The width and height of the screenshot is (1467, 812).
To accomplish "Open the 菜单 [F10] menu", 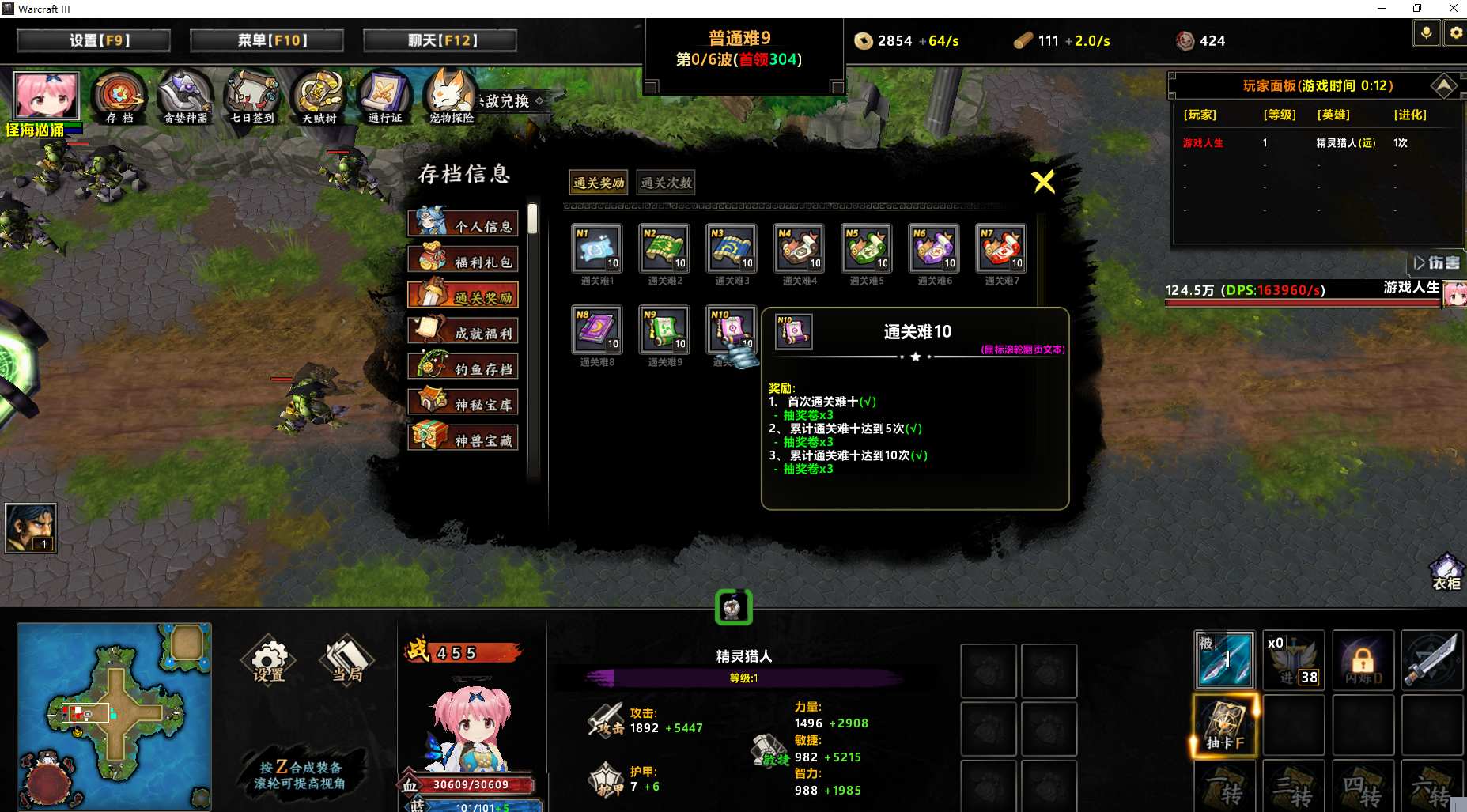I will click(267, 40).
